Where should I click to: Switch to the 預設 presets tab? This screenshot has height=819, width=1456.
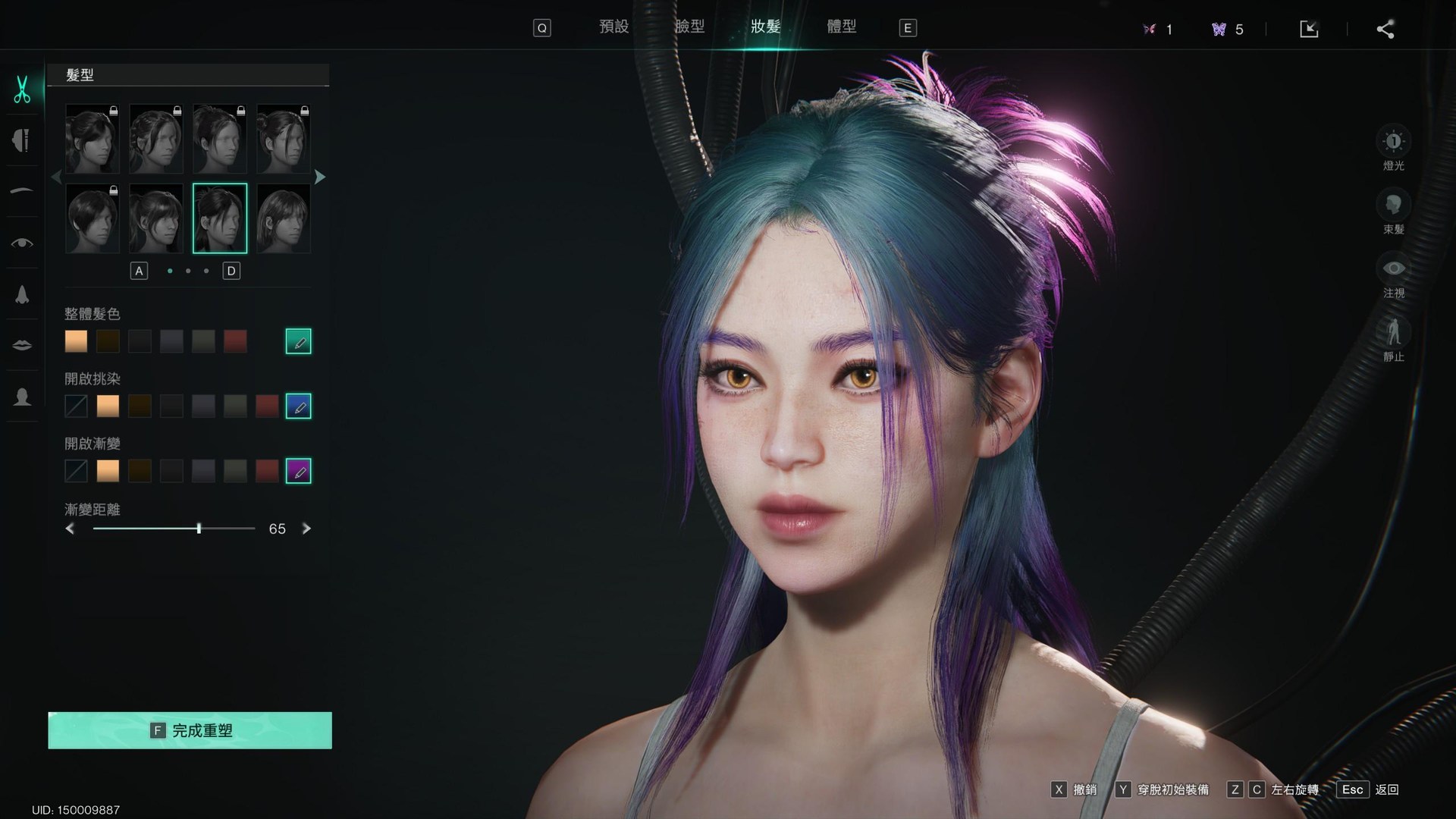613,27
